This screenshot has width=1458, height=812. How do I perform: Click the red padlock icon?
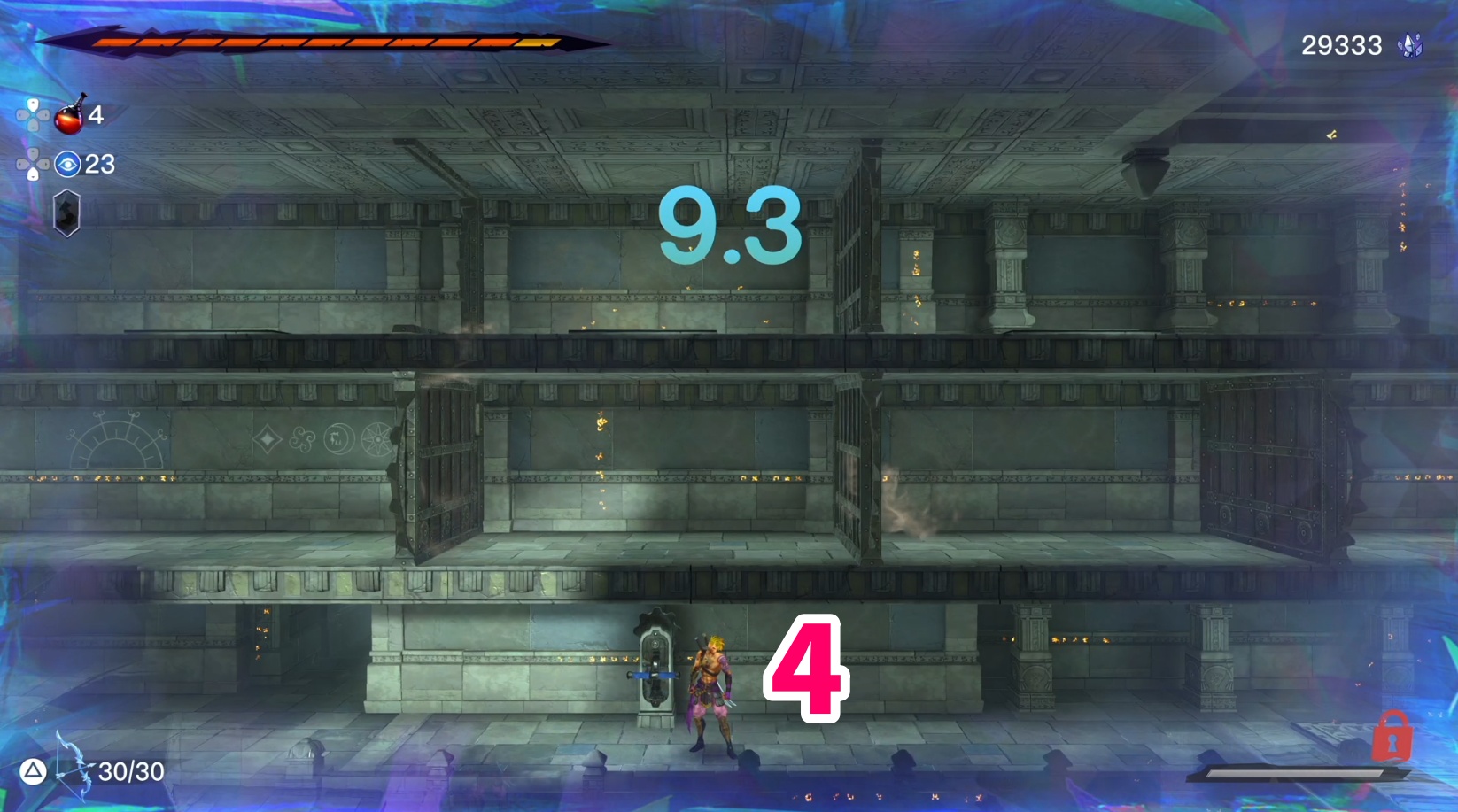pos(1392,737)
